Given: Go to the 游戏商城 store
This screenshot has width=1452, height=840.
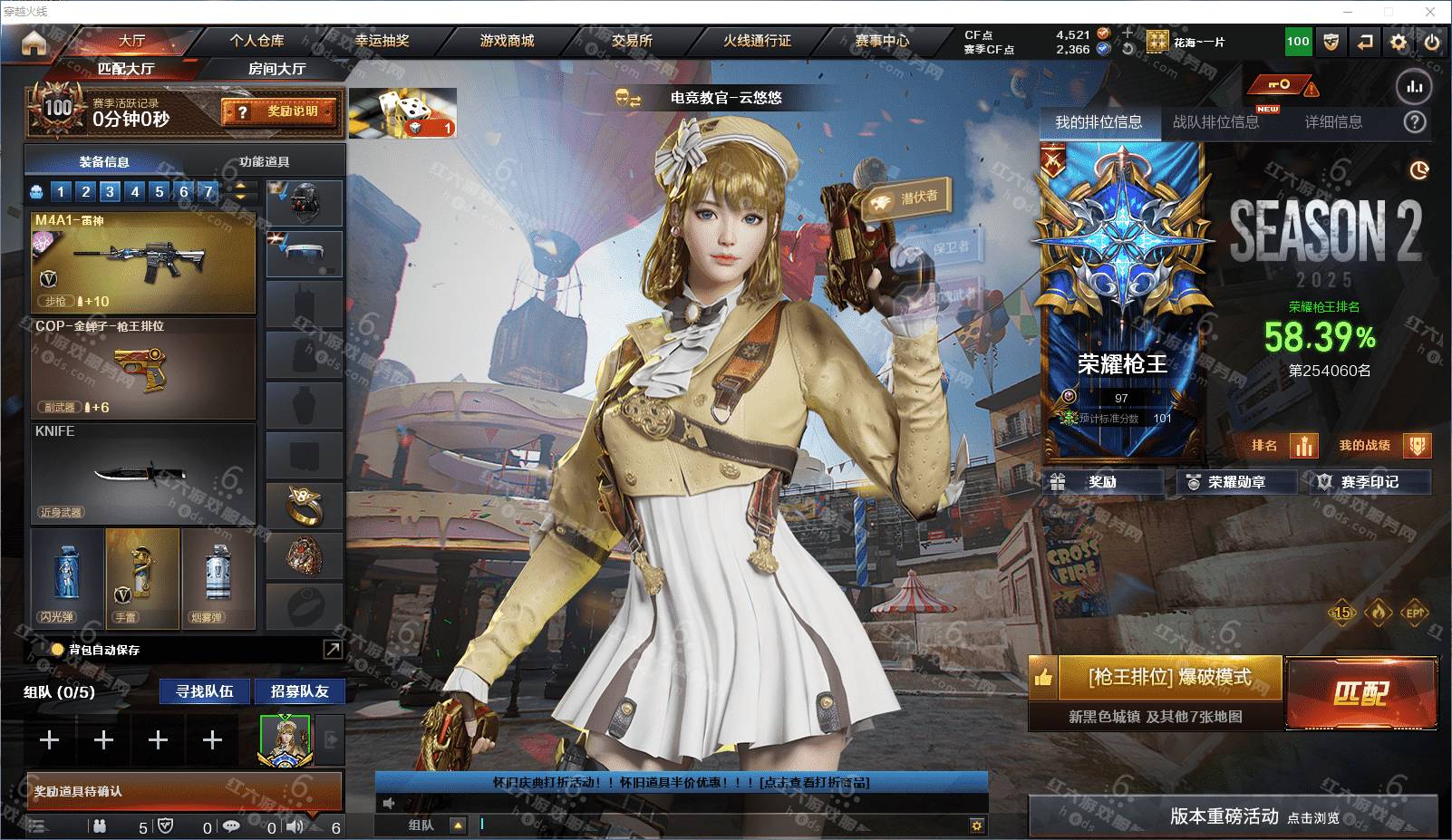Looking at the screenshot, I should point(507,41).
